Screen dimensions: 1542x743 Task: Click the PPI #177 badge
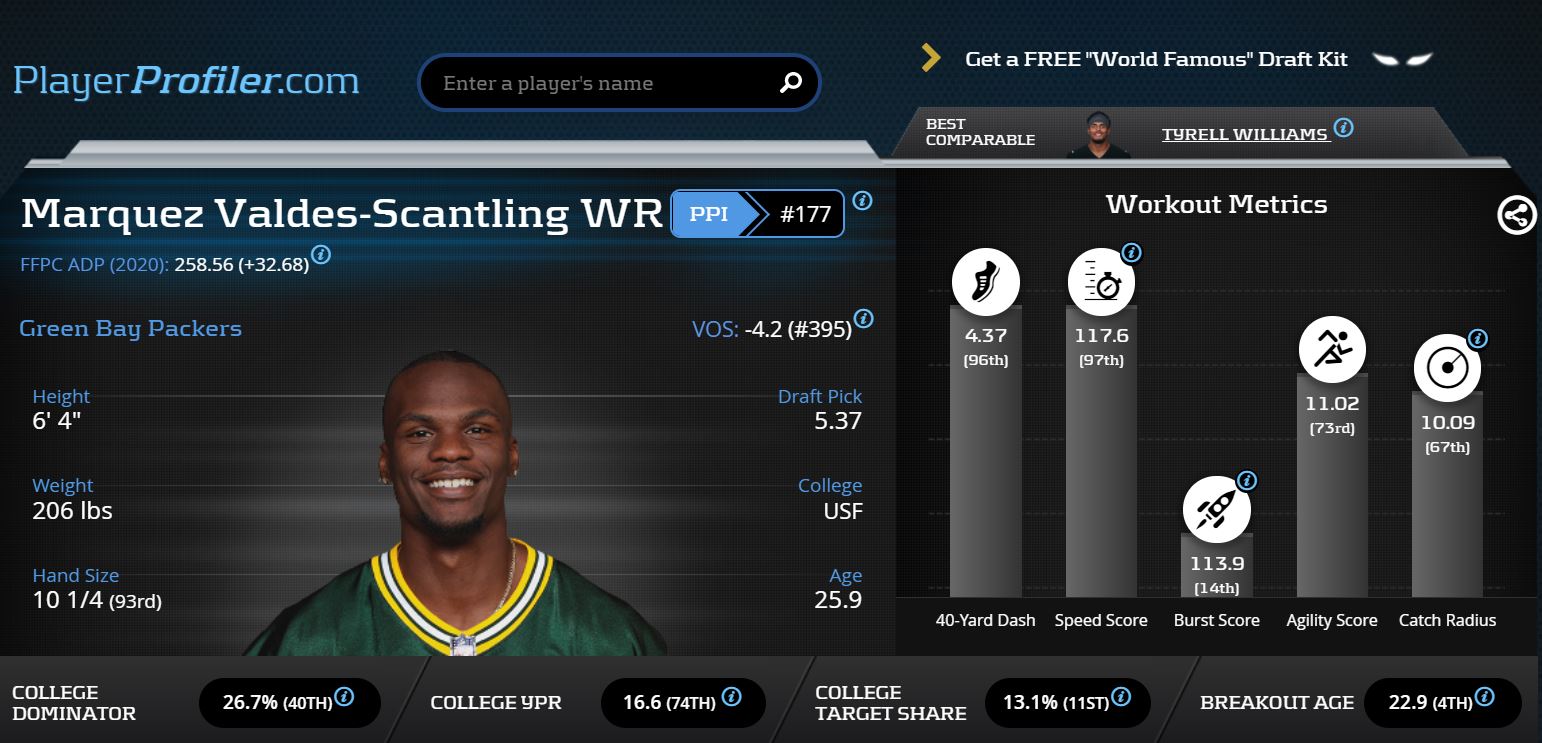757,214
